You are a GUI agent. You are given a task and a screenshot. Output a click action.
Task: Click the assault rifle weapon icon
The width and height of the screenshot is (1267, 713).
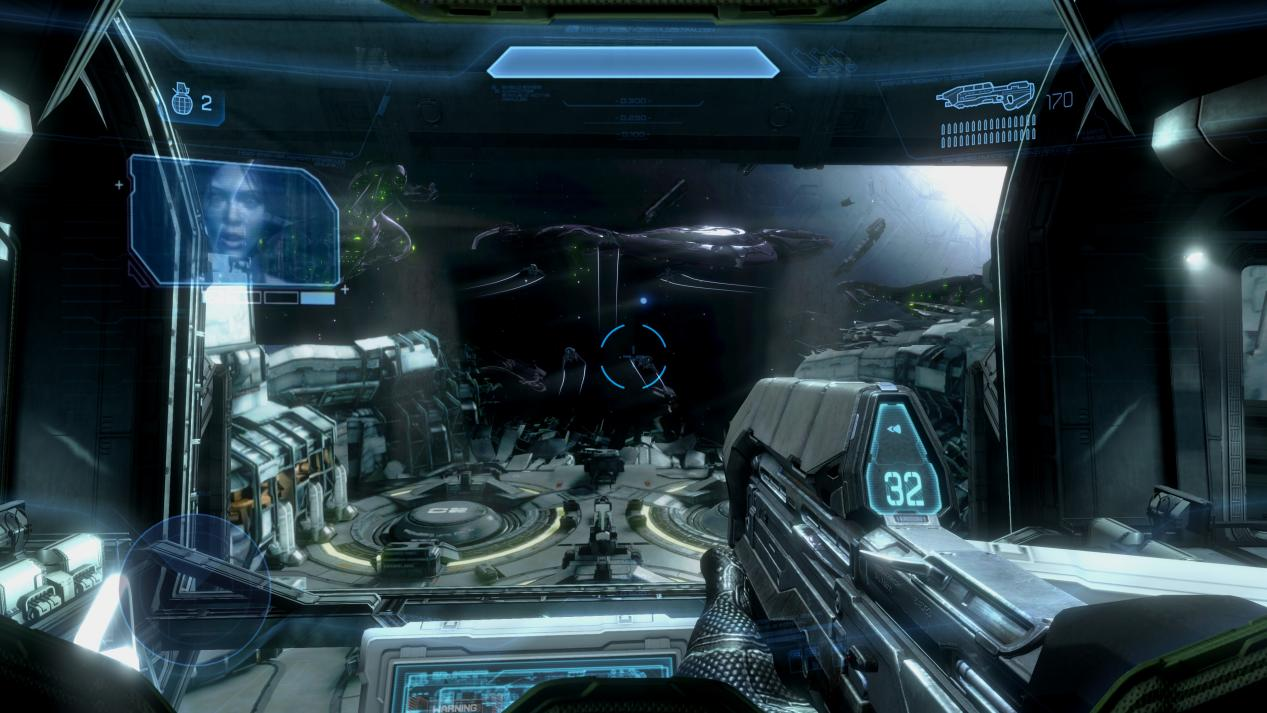(986, 97)
